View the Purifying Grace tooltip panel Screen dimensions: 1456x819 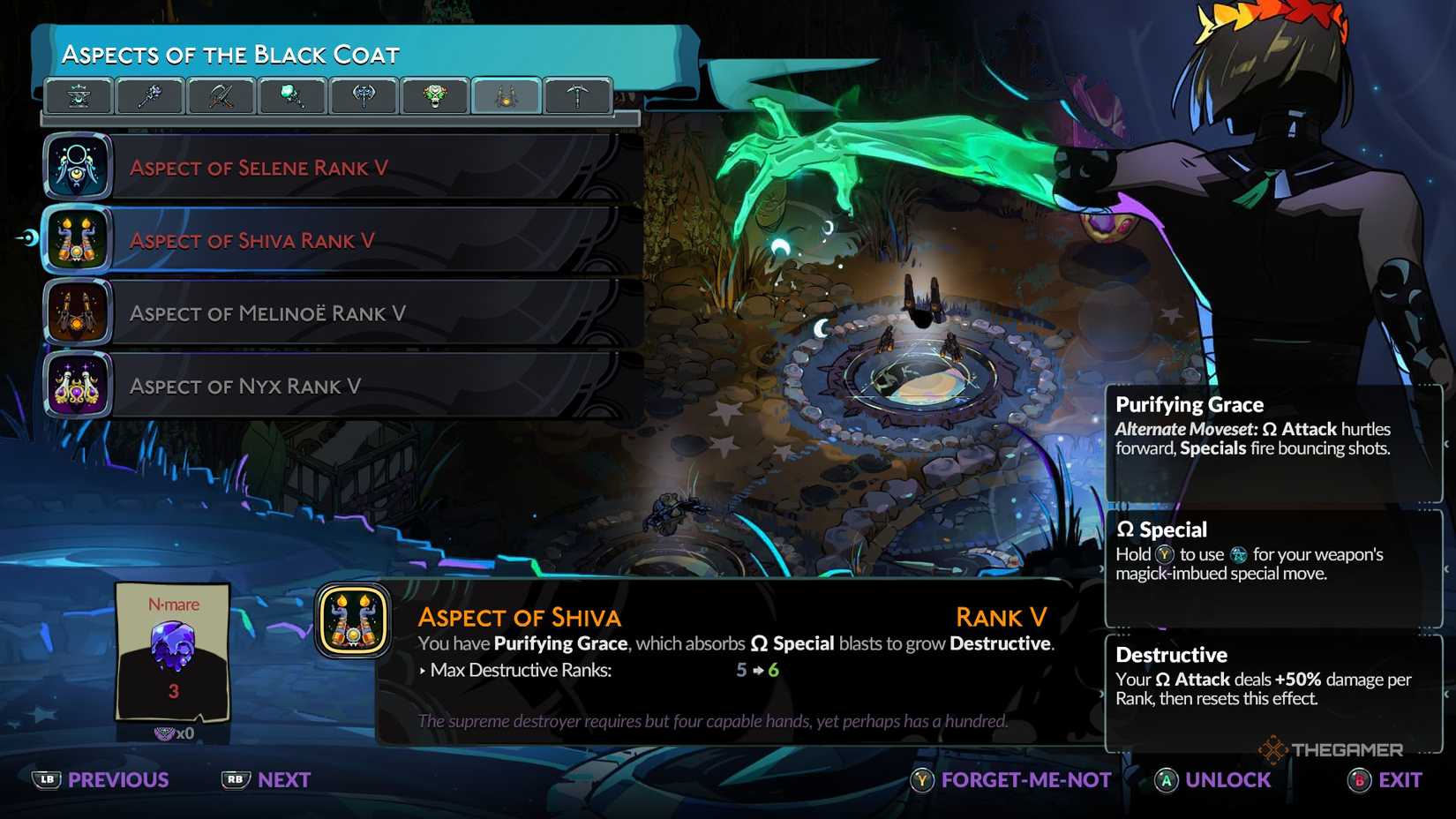pyautogui.click(x=1273, y=441)
